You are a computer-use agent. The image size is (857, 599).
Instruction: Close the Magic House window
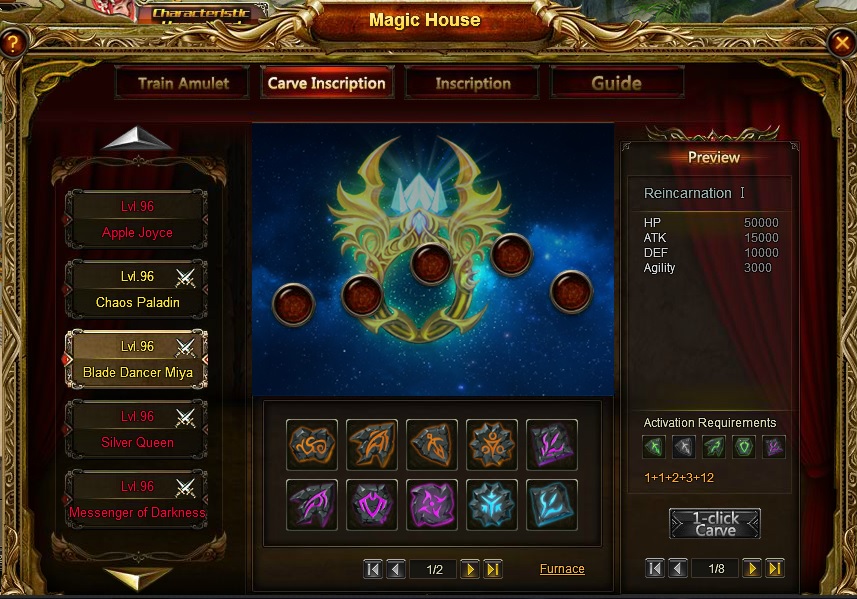pyautogui.click(x=842, y=42)
